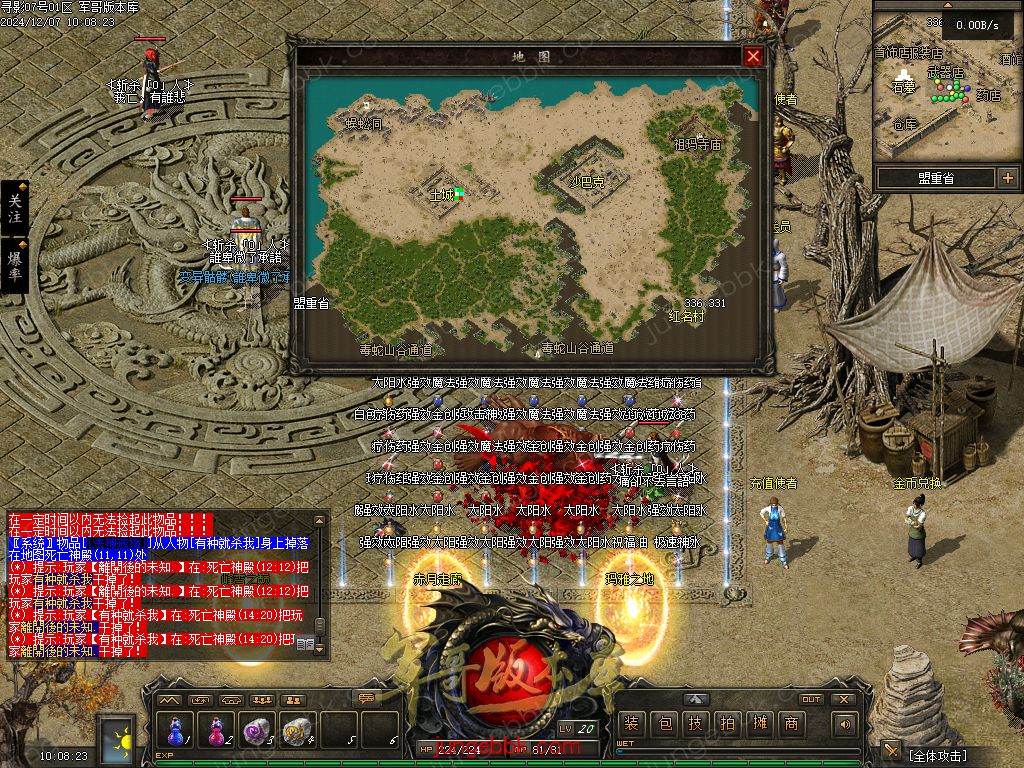Image resolution: width=1024 pixels, height=768 pixels.
Task: Open the 商 shop
Action: (x=791, y=724)
